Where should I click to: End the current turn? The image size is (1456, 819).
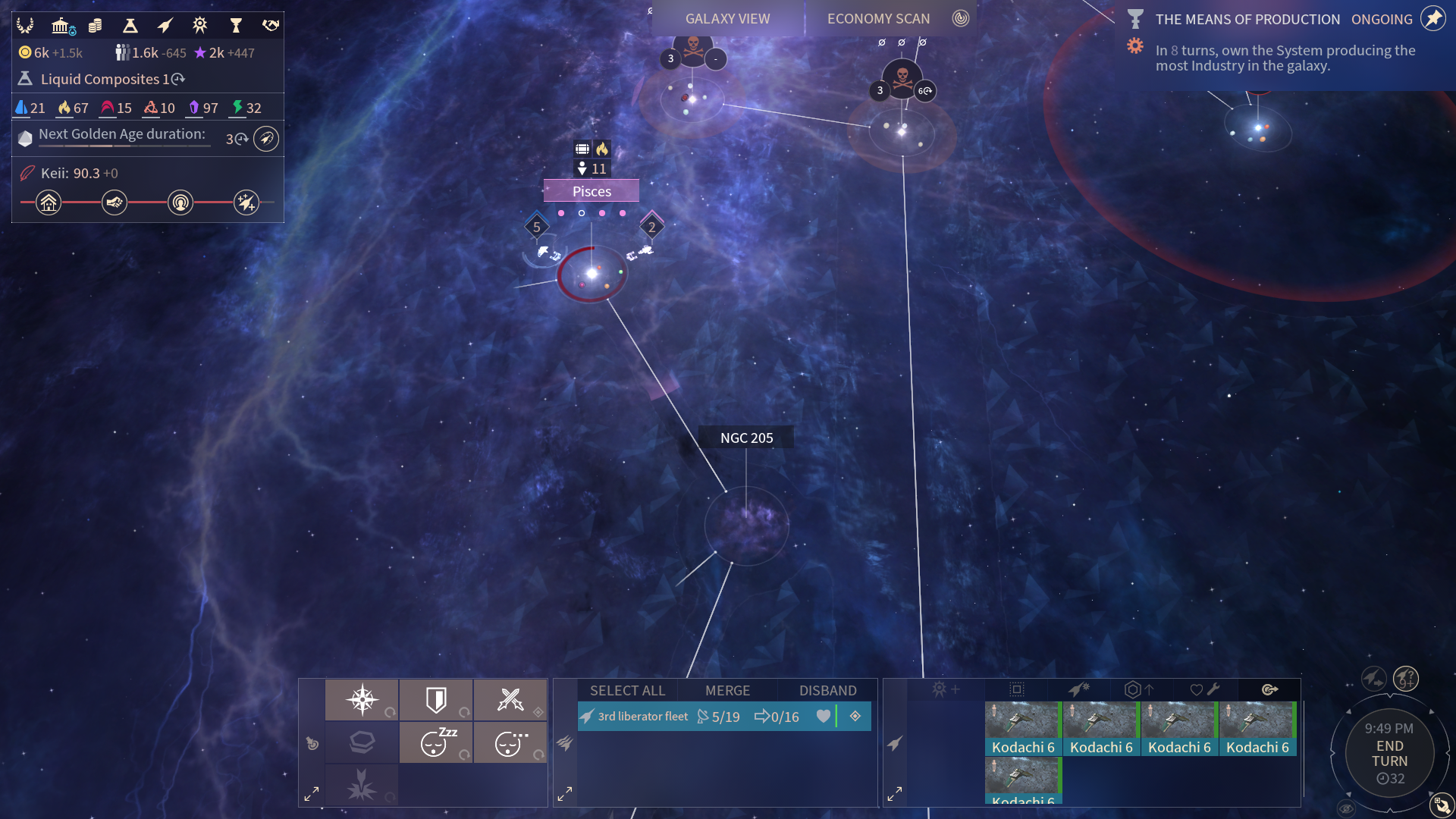1389,754
